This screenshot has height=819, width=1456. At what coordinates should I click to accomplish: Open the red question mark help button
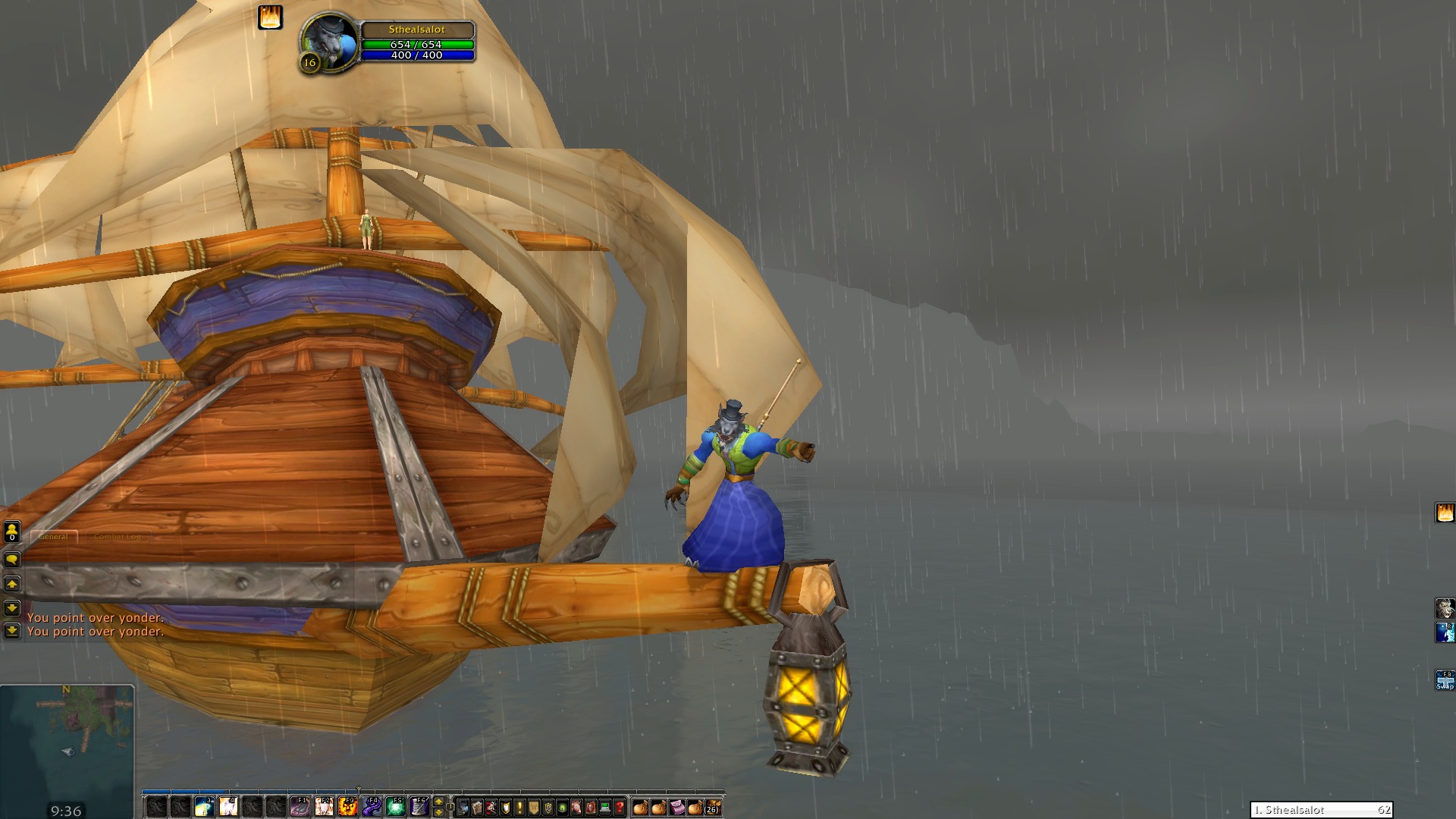pyautogui.click(x=620, y=807)
